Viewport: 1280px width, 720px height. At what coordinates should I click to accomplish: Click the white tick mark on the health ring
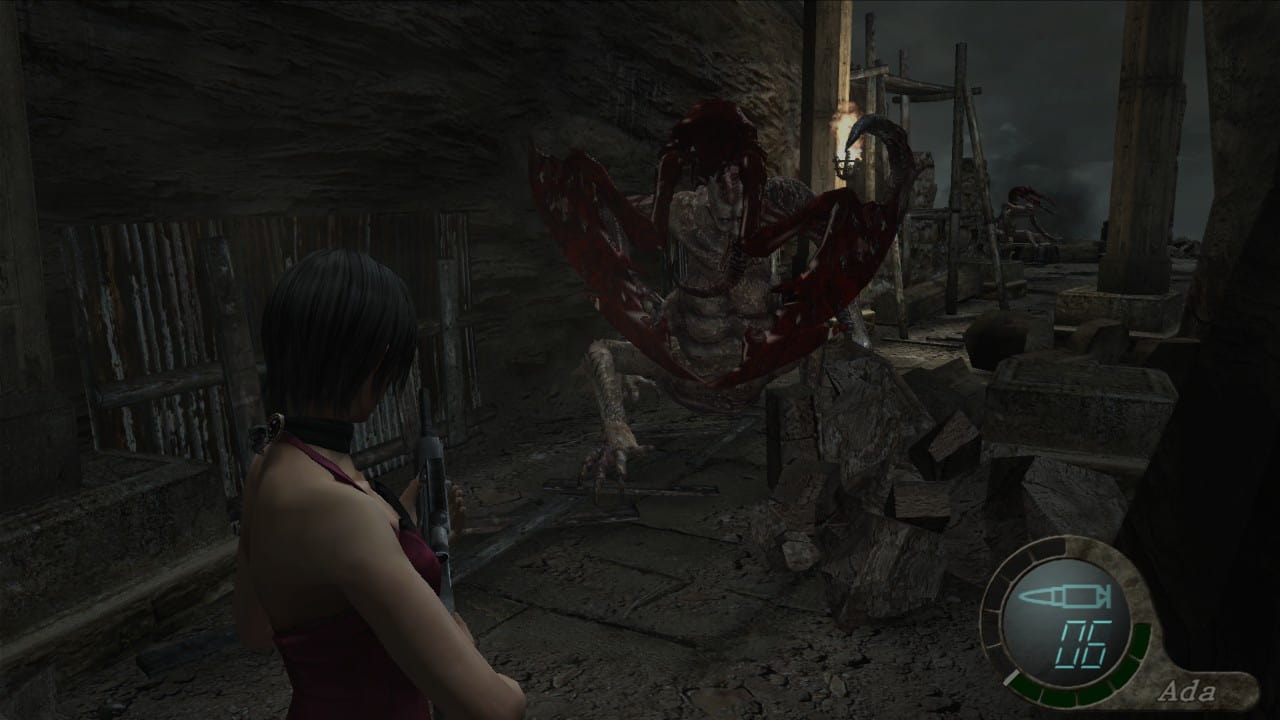click(x=1012, y=677)
